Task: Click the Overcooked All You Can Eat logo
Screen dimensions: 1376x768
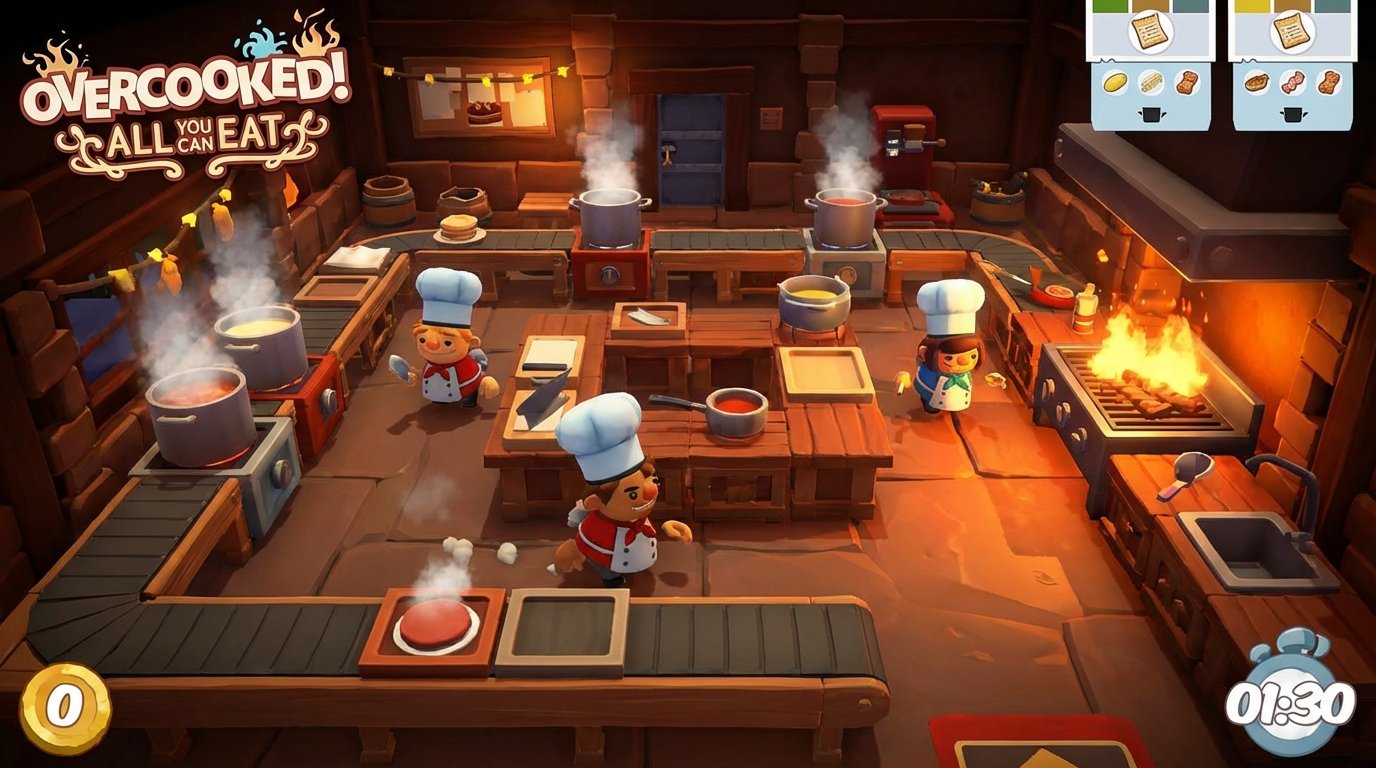Action: 180,100
